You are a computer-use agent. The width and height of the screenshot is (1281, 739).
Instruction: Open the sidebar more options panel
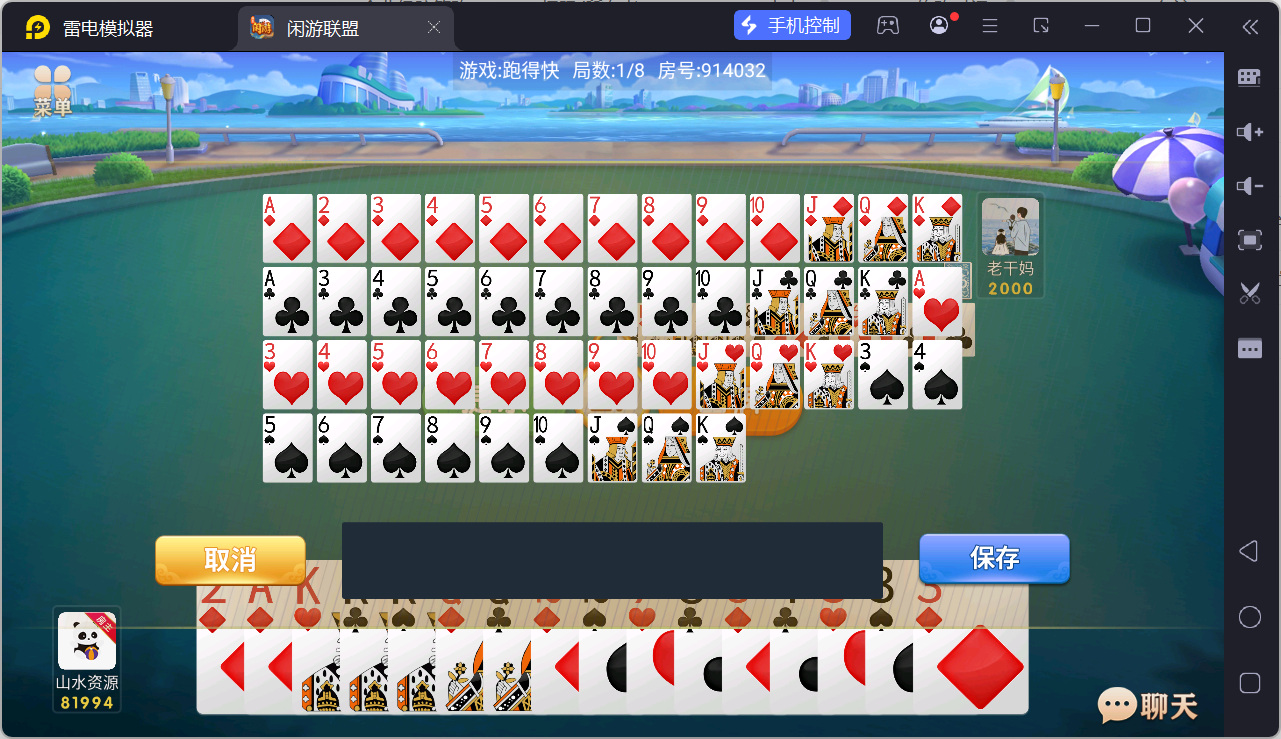pyautogui.click(x=1248, y=347)
